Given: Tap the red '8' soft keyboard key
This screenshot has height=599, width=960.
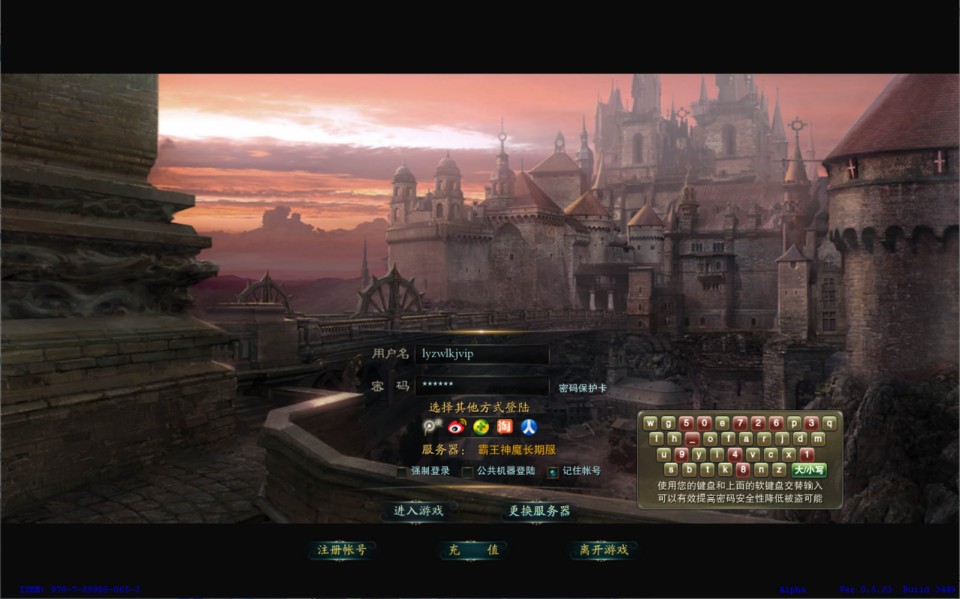Looking at the screenshot, I should click(742, 469).
